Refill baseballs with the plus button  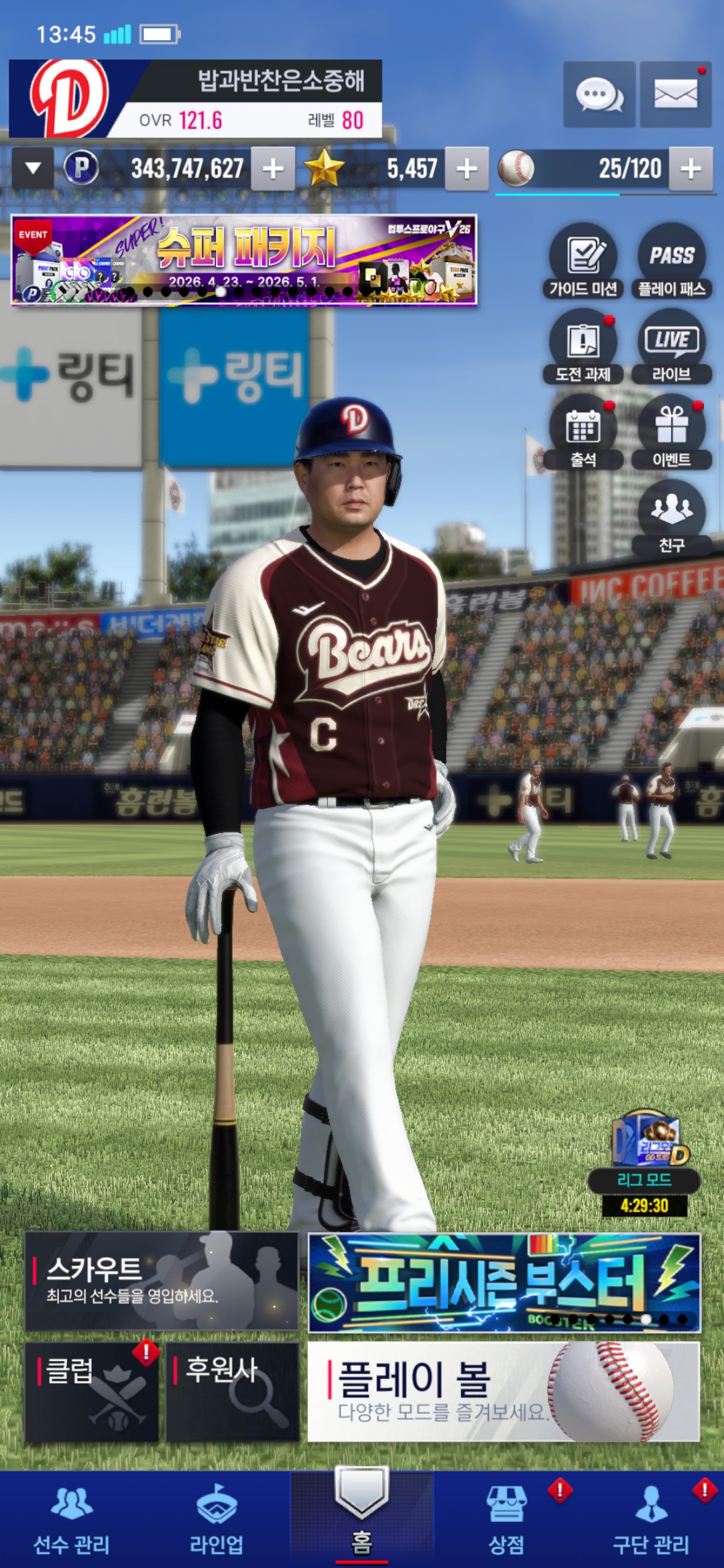point(690,169)
